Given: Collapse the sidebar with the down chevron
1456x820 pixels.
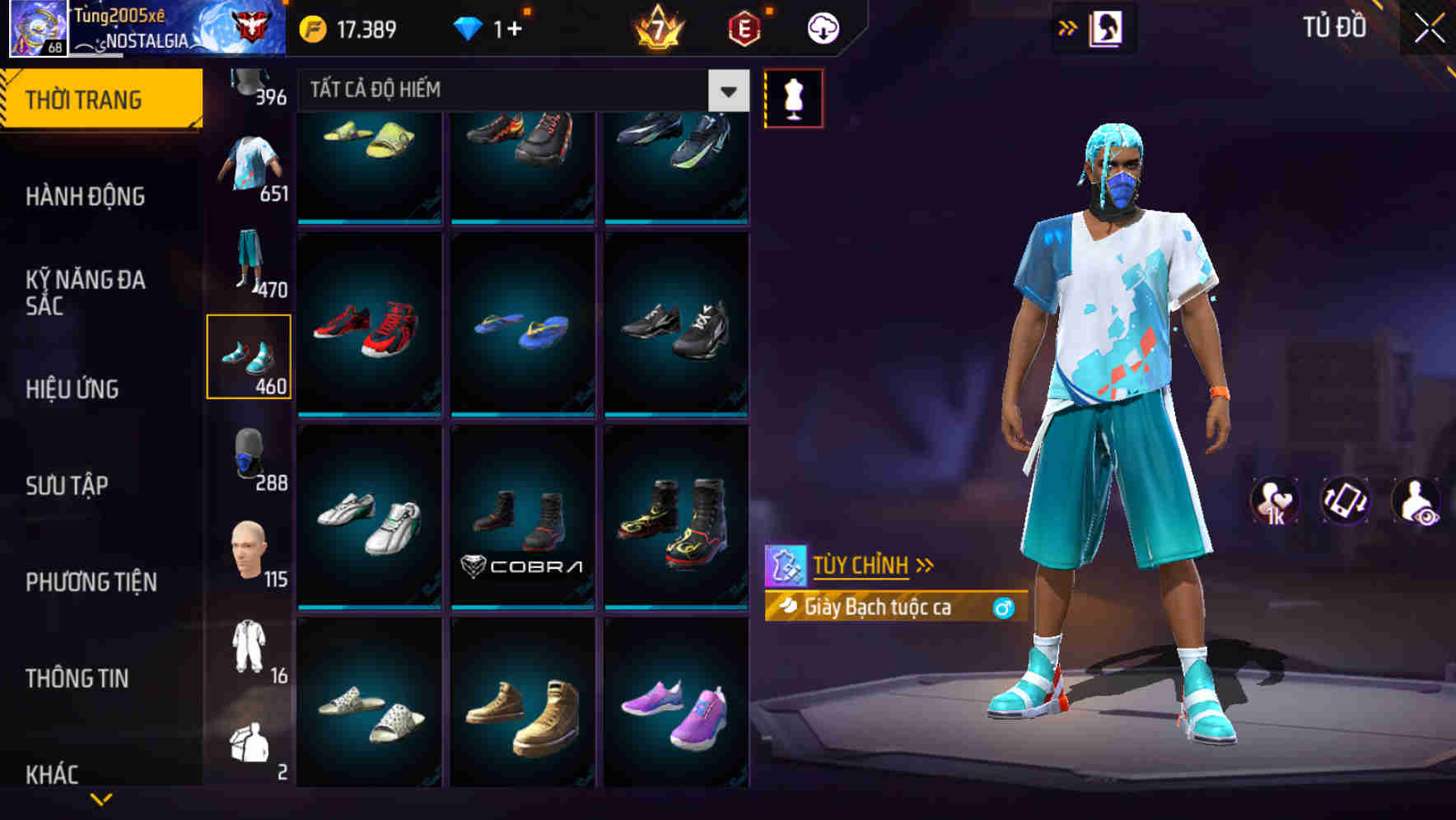Looking at the screenshot, I should [x=101, y=797].
